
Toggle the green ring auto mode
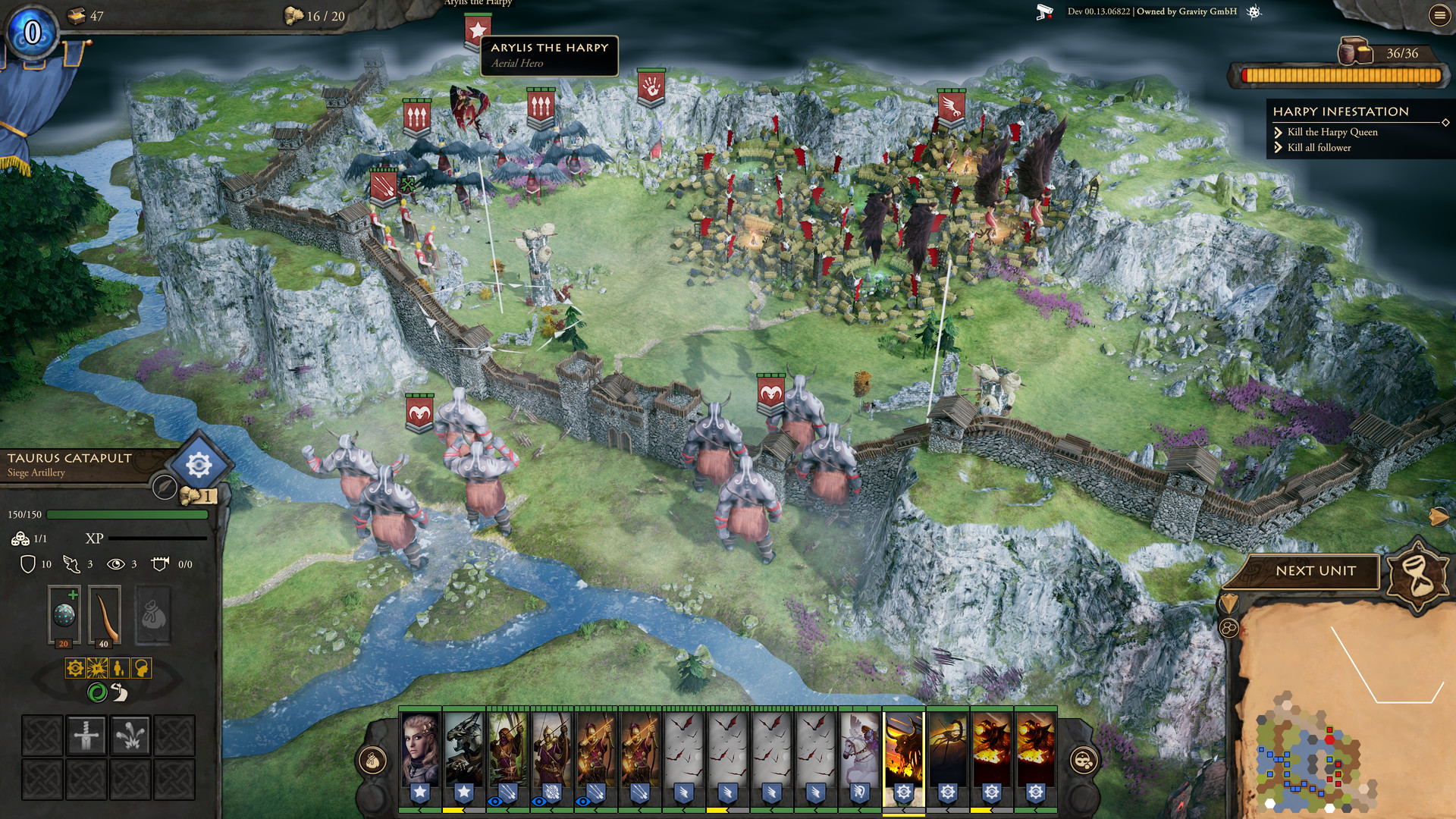(98, 693)
